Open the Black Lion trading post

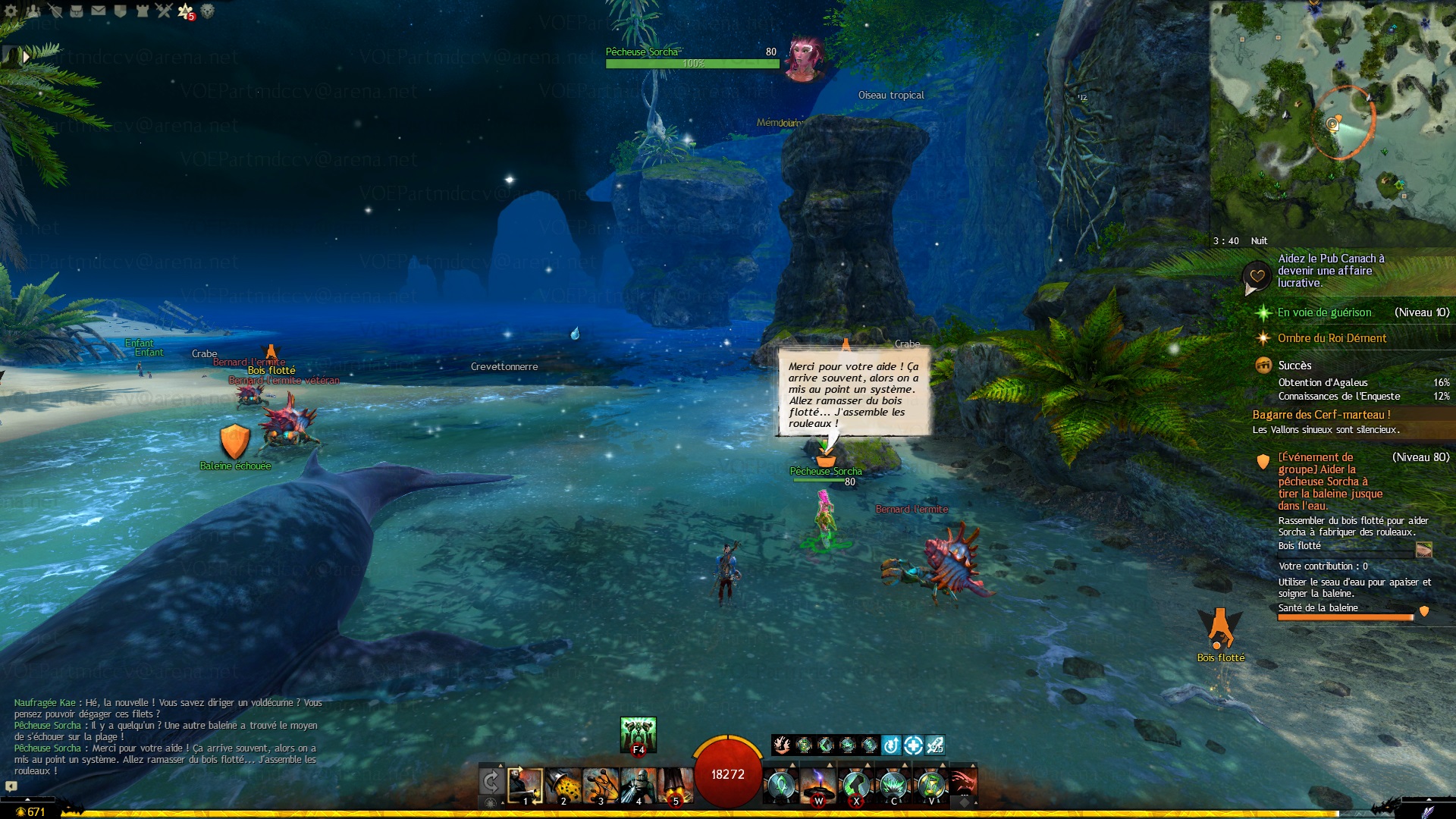pos(208,11)
